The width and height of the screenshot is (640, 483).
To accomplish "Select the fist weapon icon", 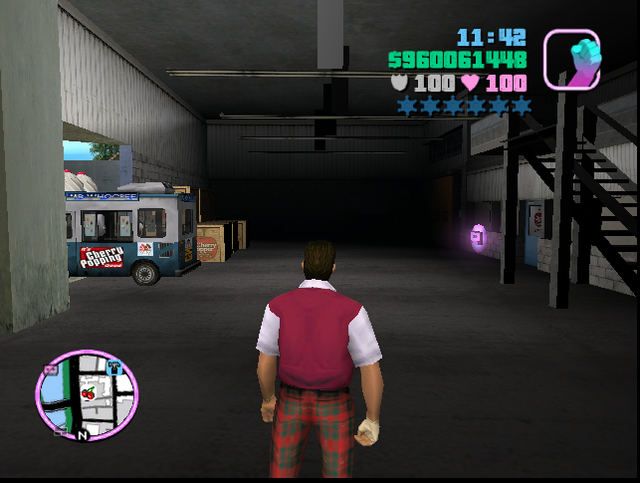I will tap(572, 58).
